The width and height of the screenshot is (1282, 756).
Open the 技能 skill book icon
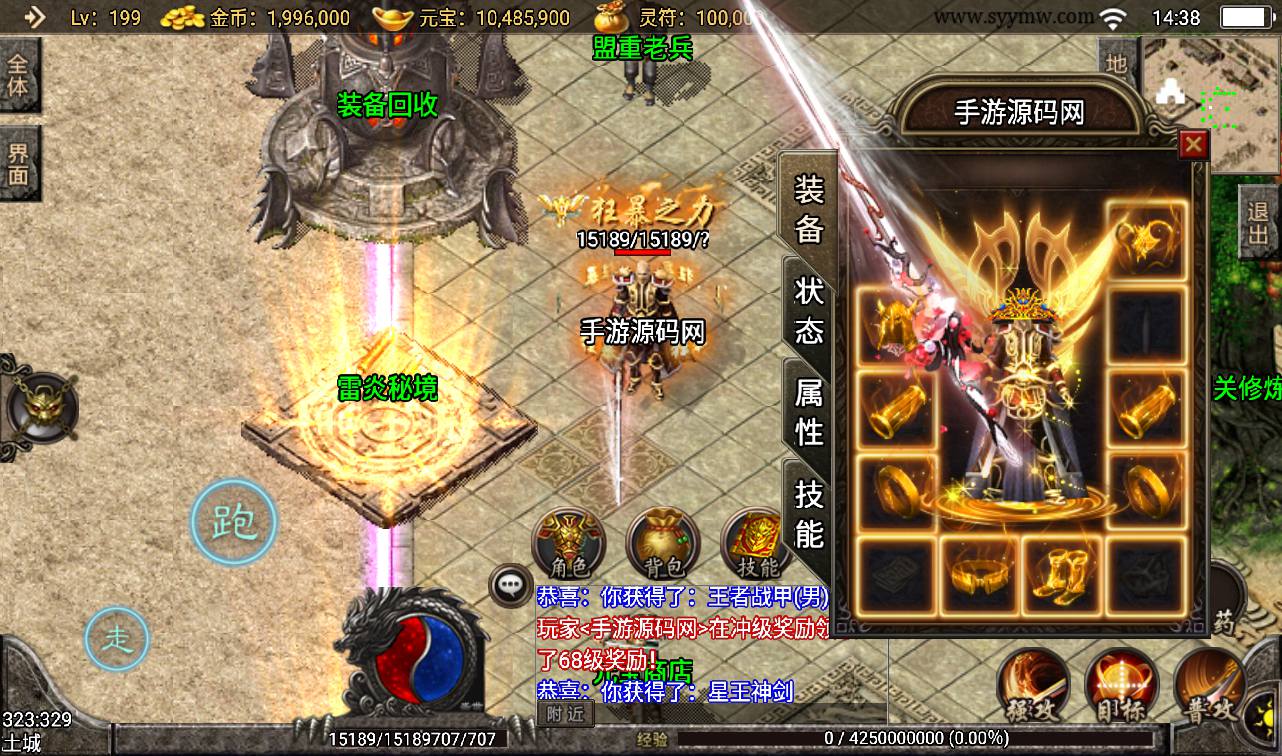pyautogui.click(x=754, y=545)
